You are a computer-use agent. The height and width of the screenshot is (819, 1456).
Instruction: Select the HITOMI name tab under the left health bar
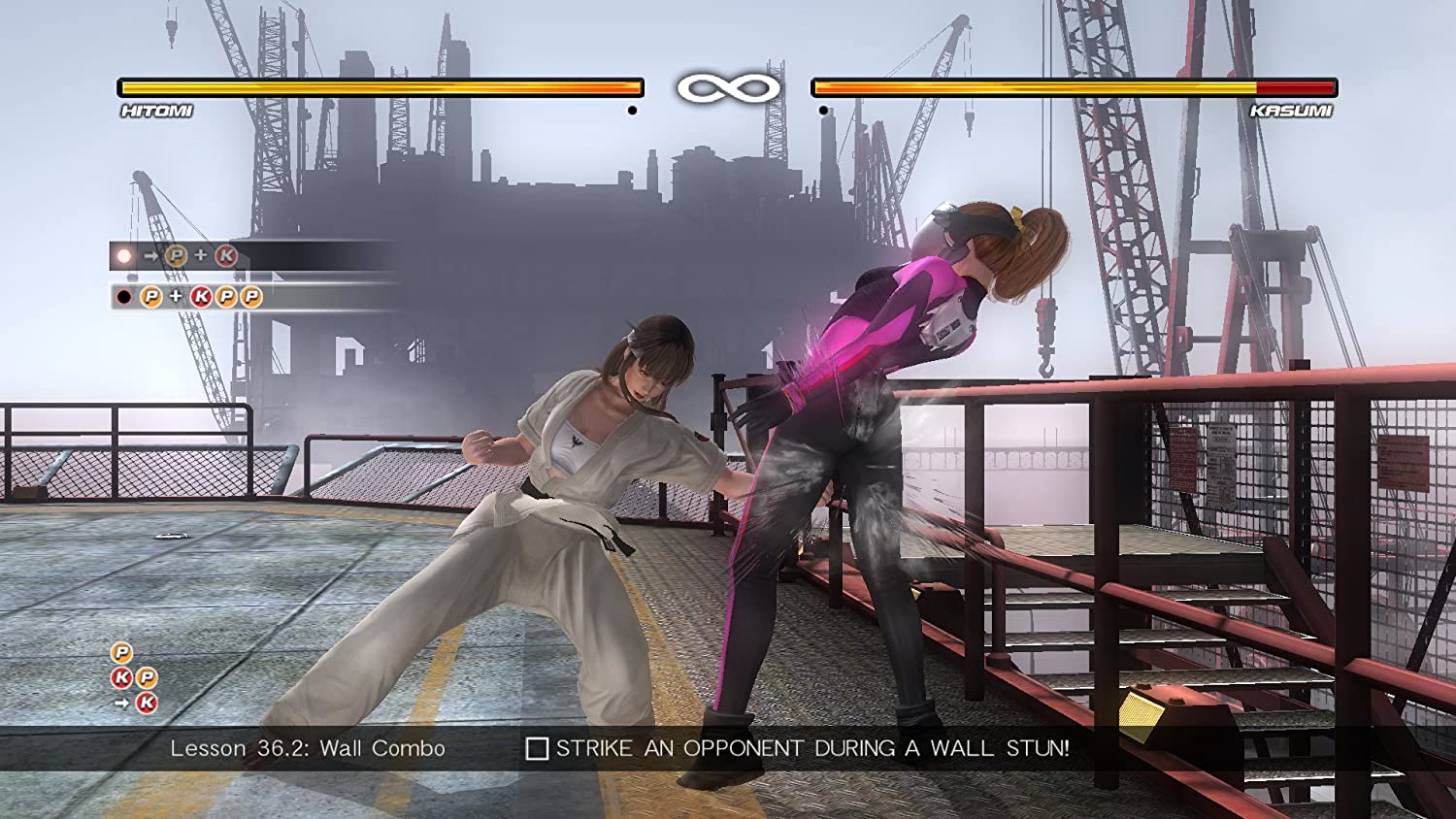click(x=158, y=110)
